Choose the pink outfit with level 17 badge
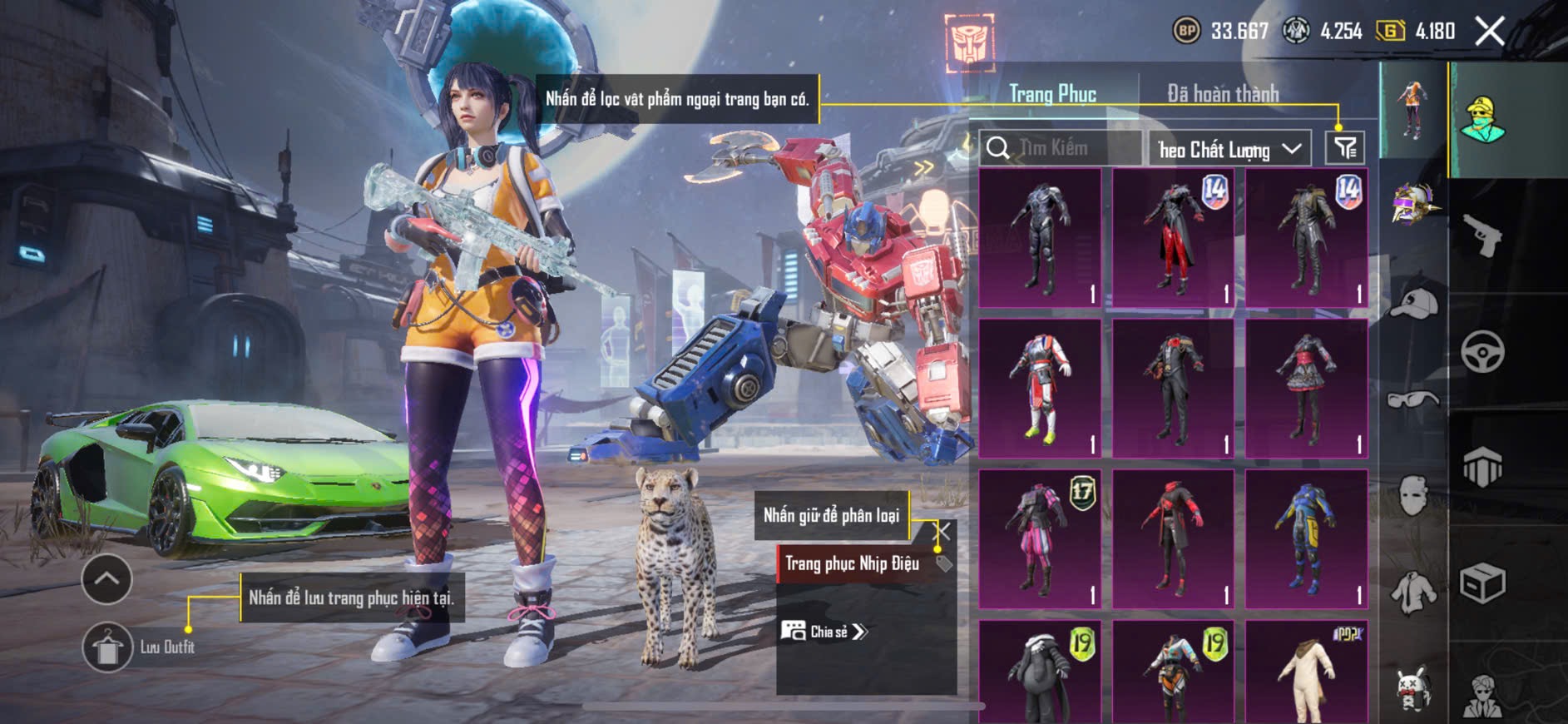 tap(1040, 538)
